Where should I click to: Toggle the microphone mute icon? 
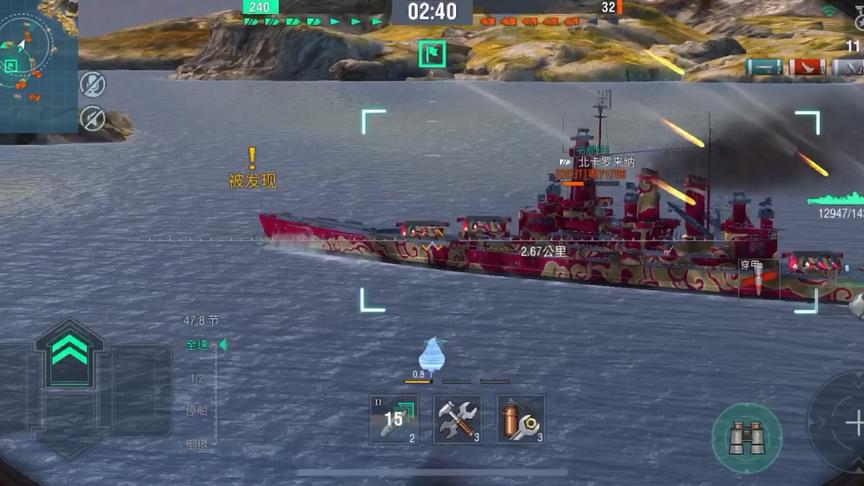[x=92, y=84]
